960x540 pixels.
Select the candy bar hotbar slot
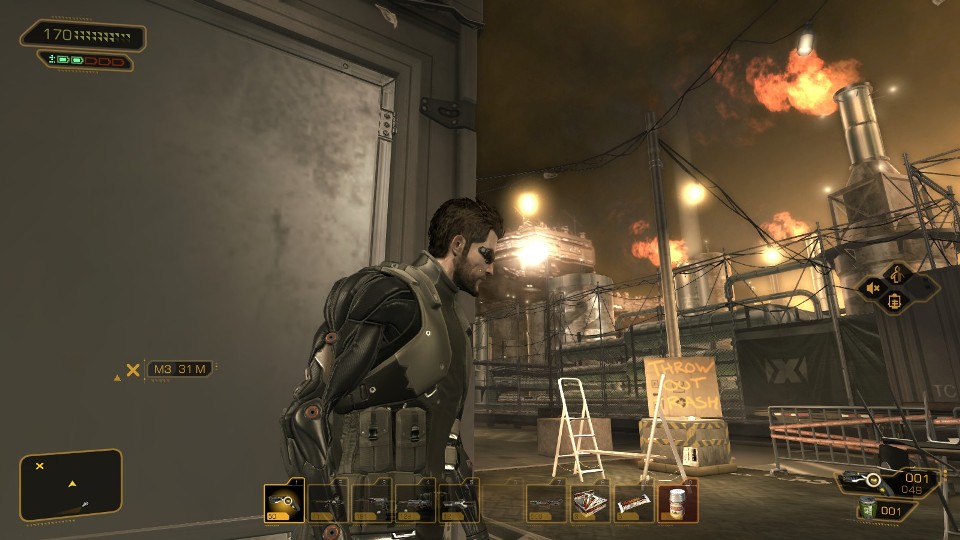coord(635,502)
